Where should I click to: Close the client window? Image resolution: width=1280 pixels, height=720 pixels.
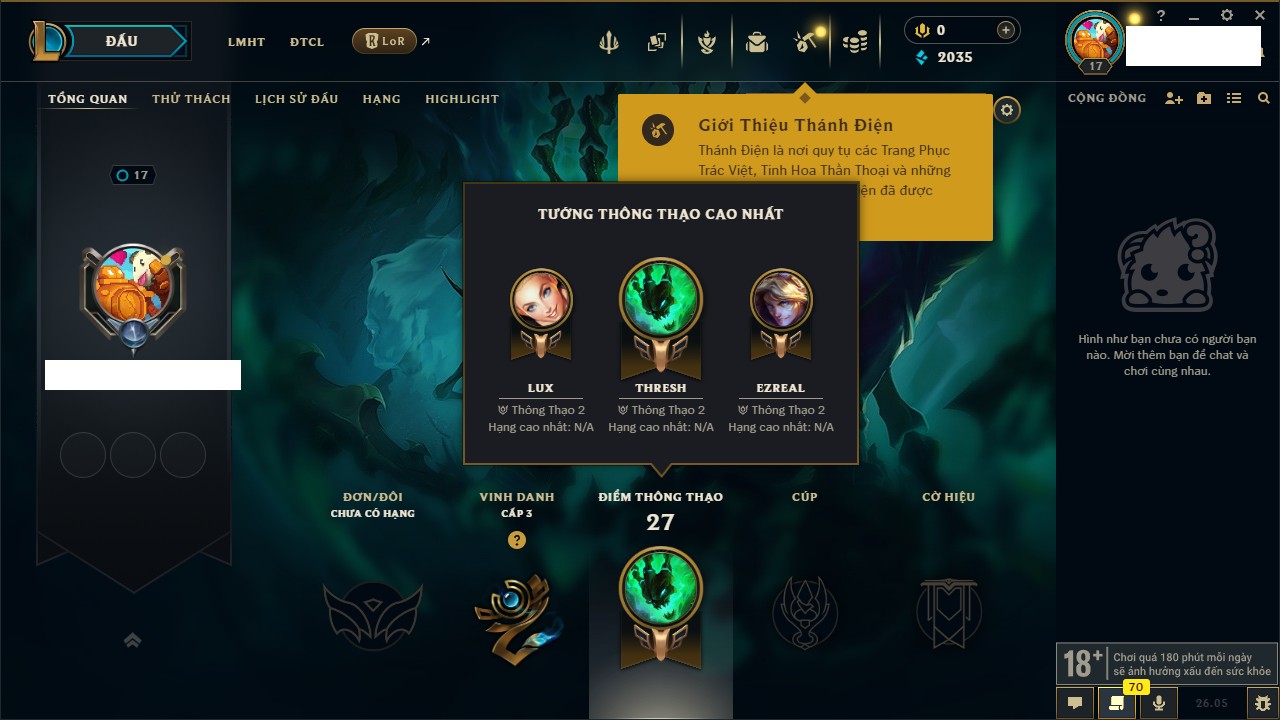1260,16
